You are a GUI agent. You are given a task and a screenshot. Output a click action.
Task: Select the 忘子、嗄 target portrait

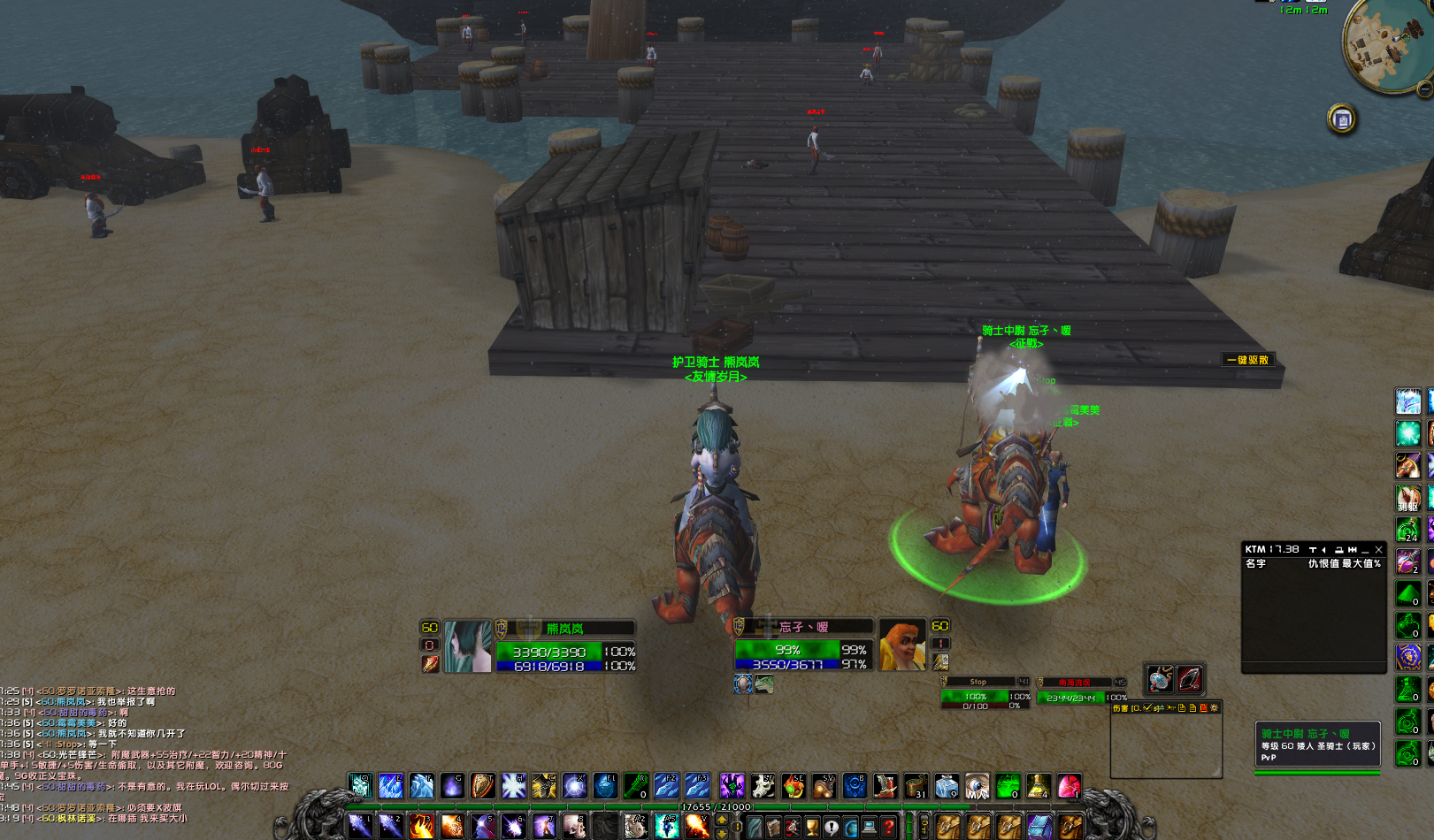click(x=901, y=645)
